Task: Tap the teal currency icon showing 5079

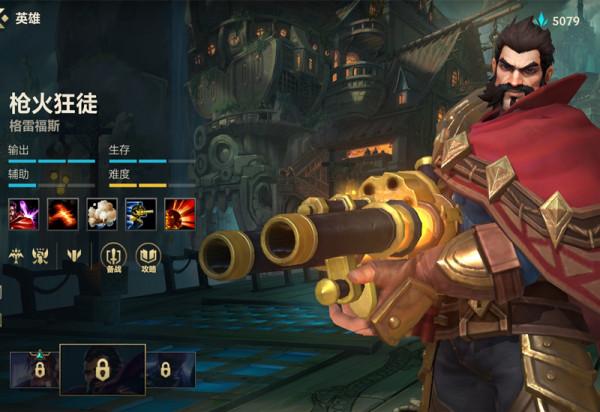Action: coord(541,20)
